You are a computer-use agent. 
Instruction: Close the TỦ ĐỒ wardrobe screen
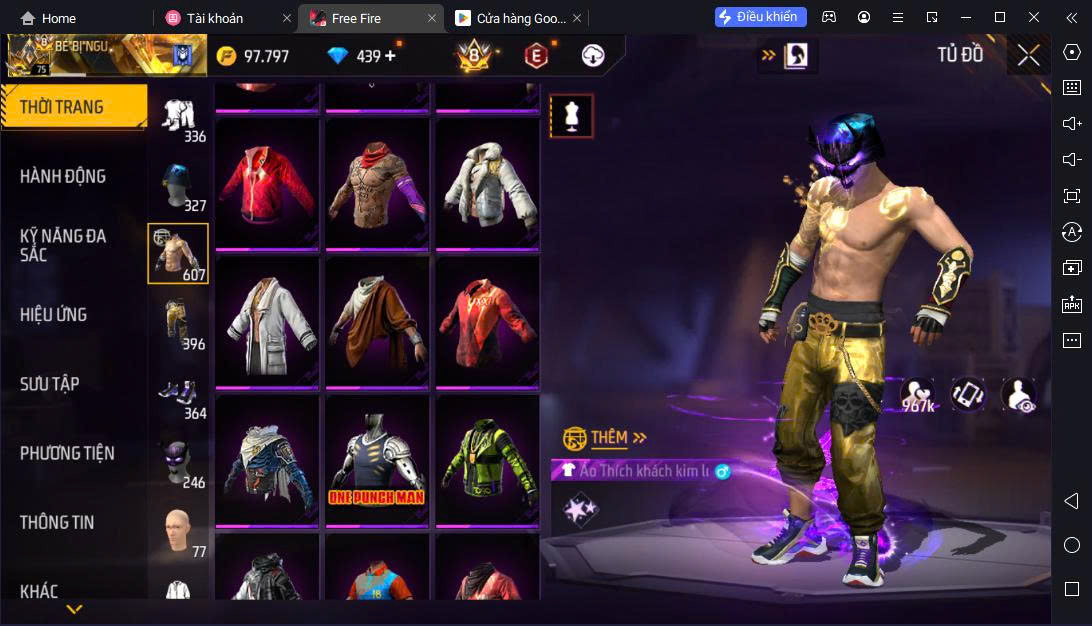(x=1028, y=55)
